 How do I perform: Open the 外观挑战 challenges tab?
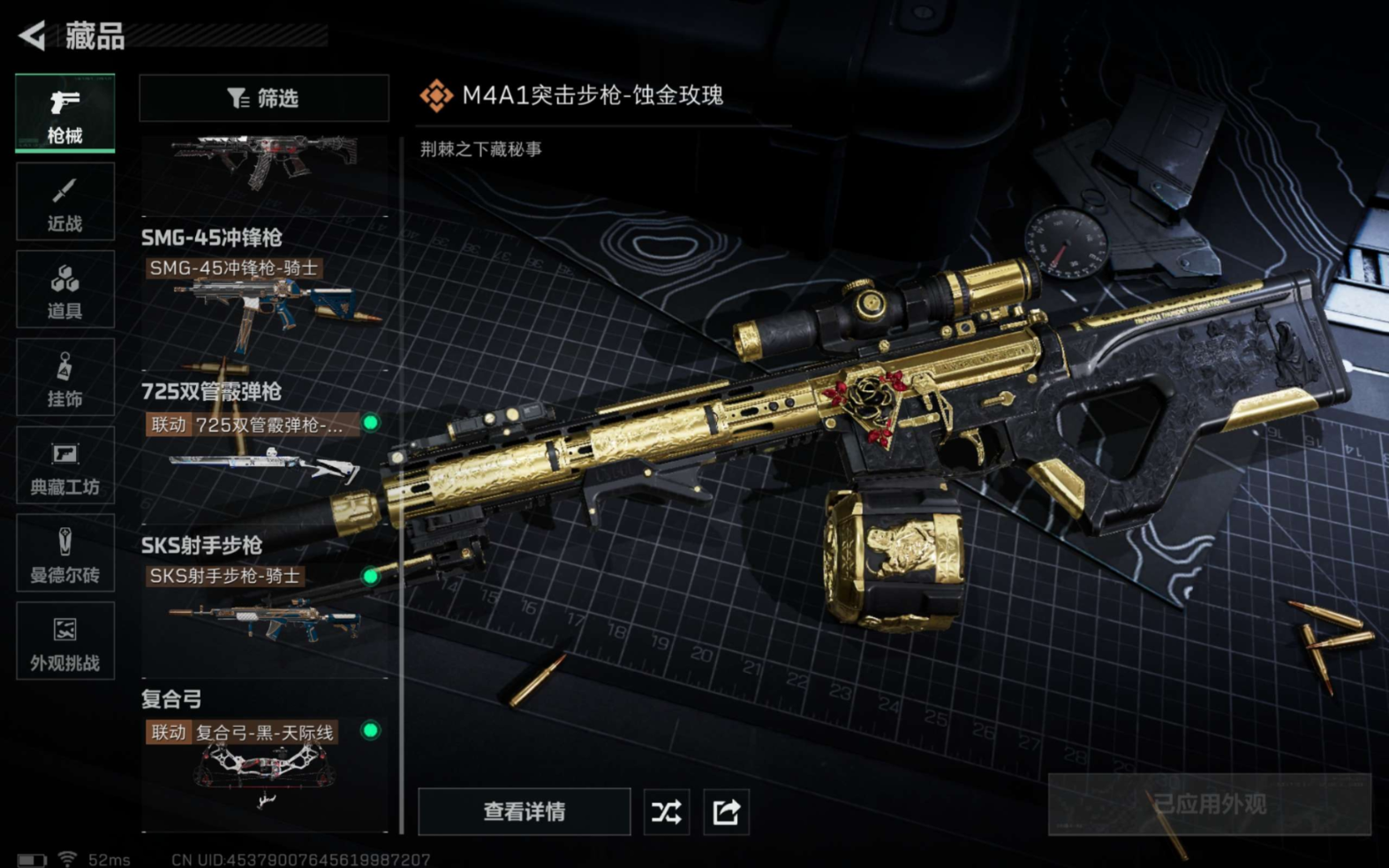pos(64,641)
